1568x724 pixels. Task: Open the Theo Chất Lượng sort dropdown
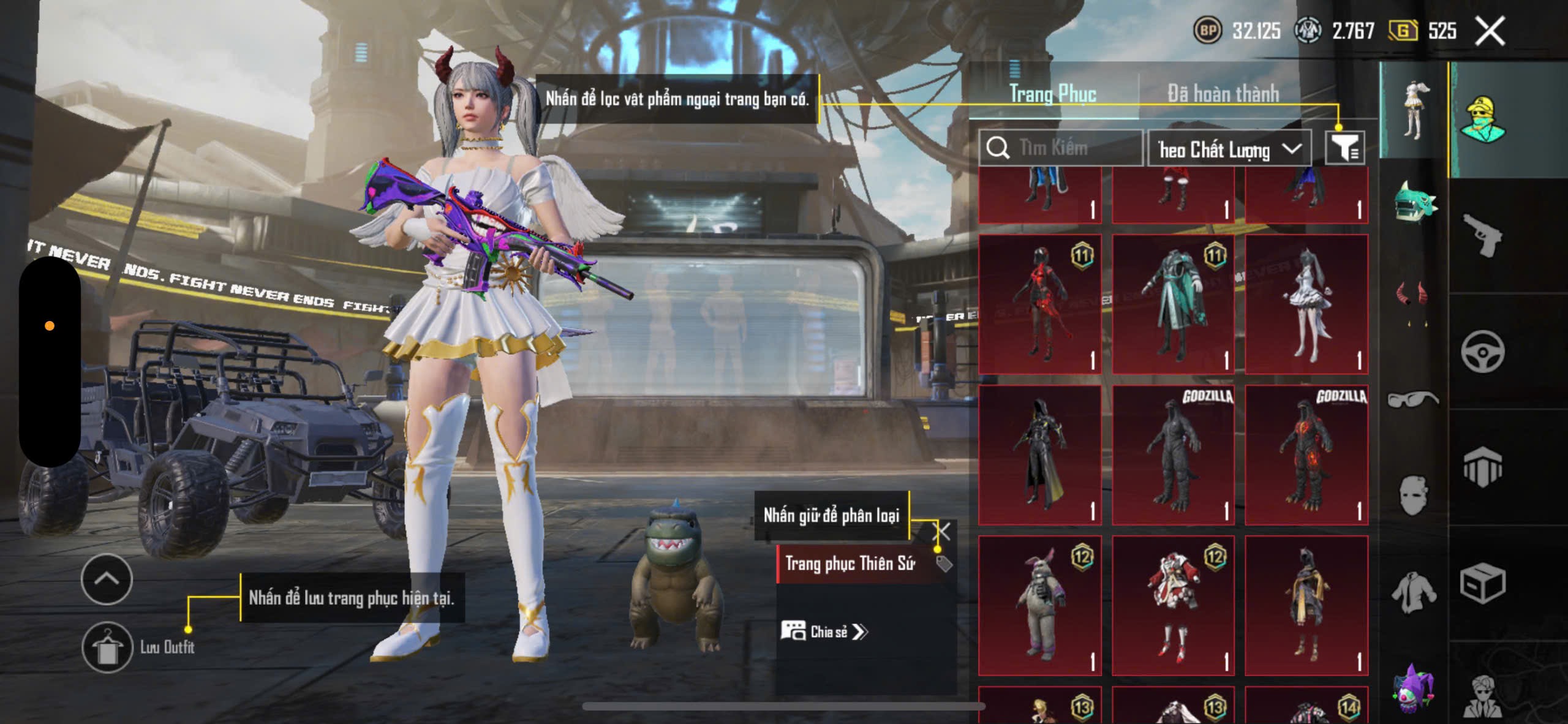tap(1229, 149)
